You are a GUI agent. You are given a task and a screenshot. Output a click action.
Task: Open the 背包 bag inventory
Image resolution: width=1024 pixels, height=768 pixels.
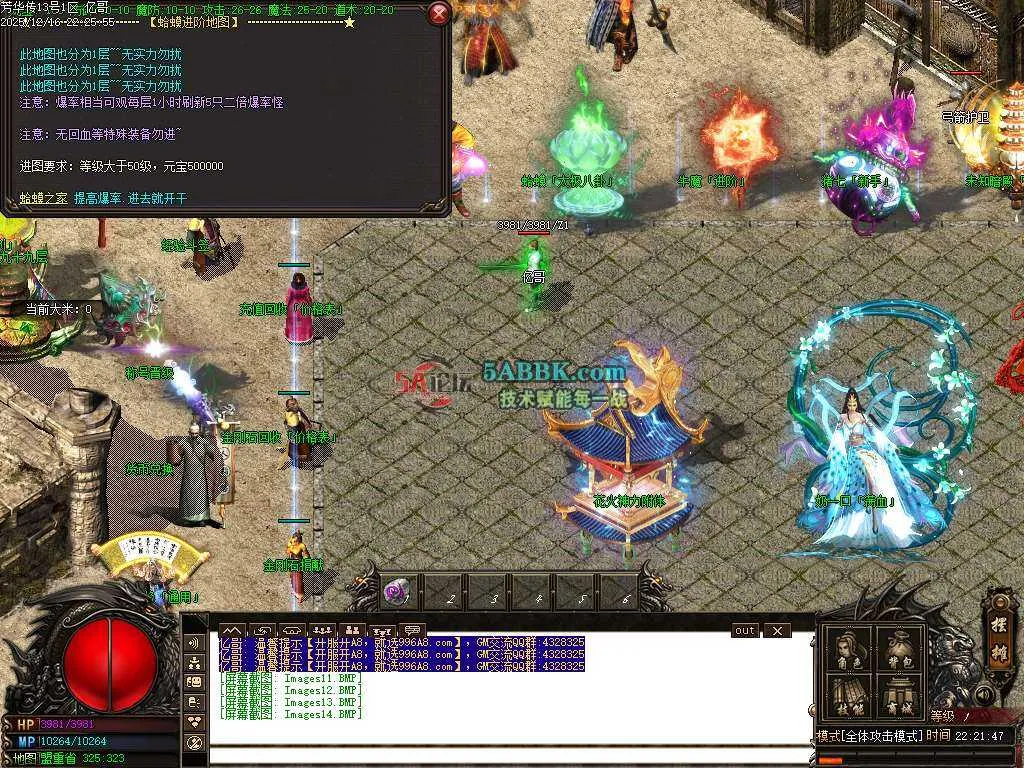click(898, 650)
